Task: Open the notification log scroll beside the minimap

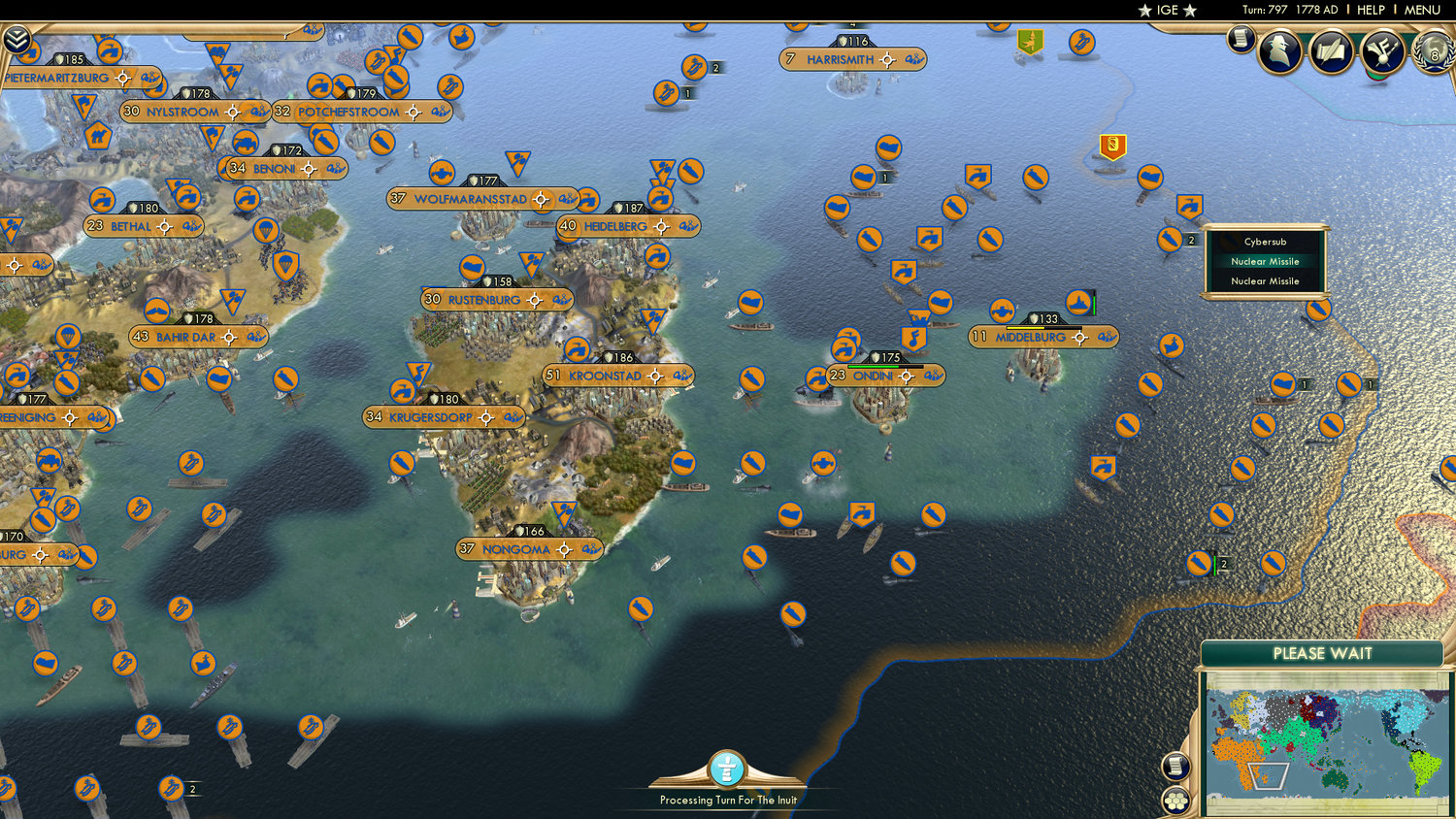Action: click(1175, 766)
